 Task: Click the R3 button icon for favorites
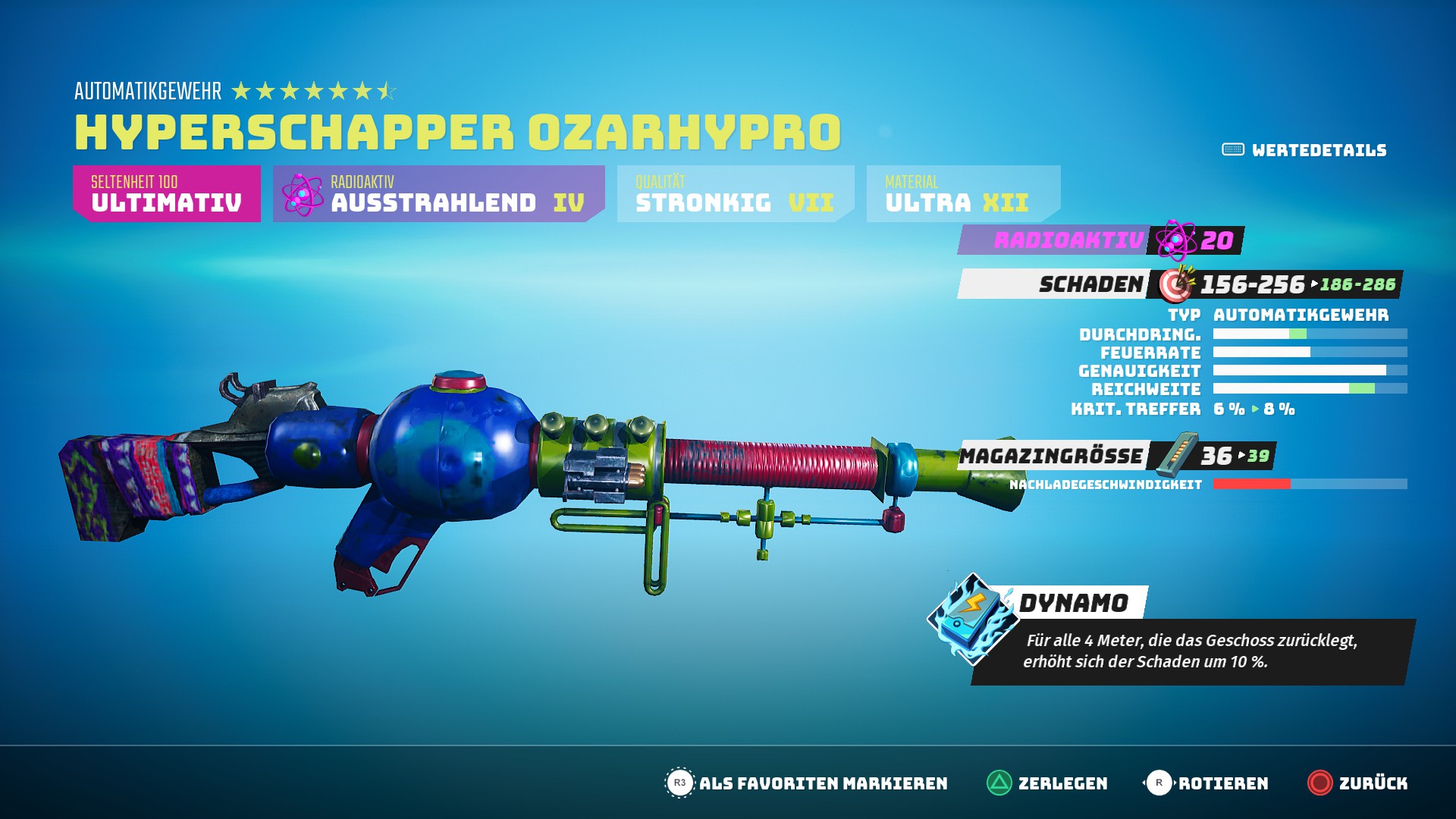coord(681,783)
